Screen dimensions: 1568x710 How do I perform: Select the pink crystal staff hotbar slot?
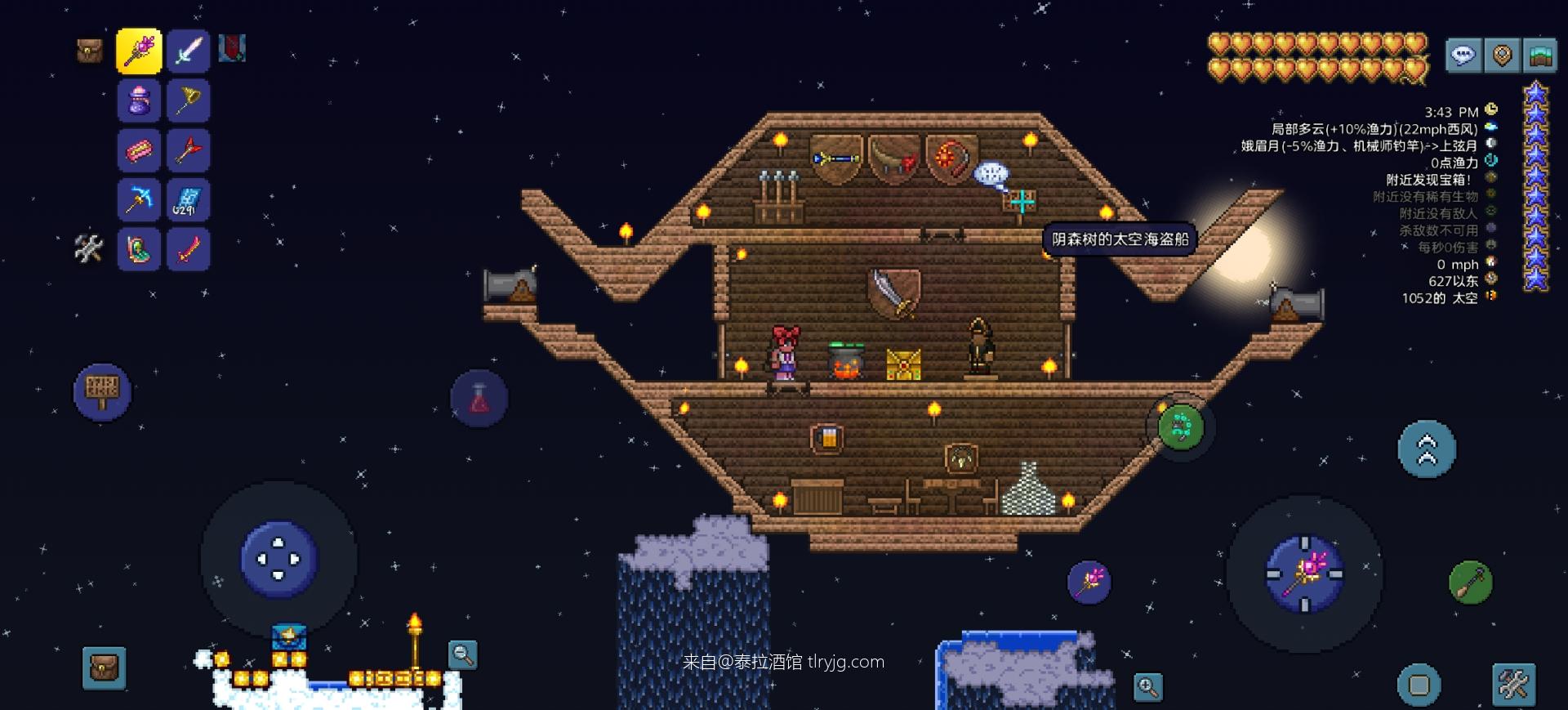pos(139,51)
